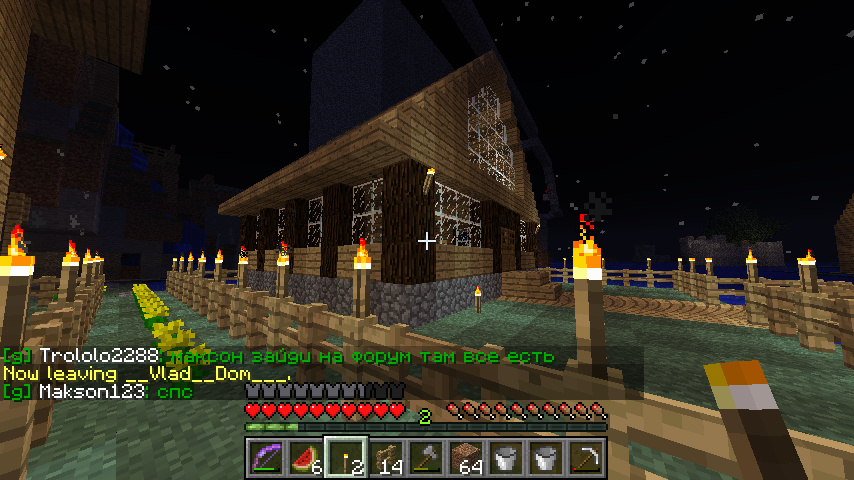The width and height of the screenshot is (854, 480).
Task: Select the melon slice stack
Action: (x=305, y=458)
